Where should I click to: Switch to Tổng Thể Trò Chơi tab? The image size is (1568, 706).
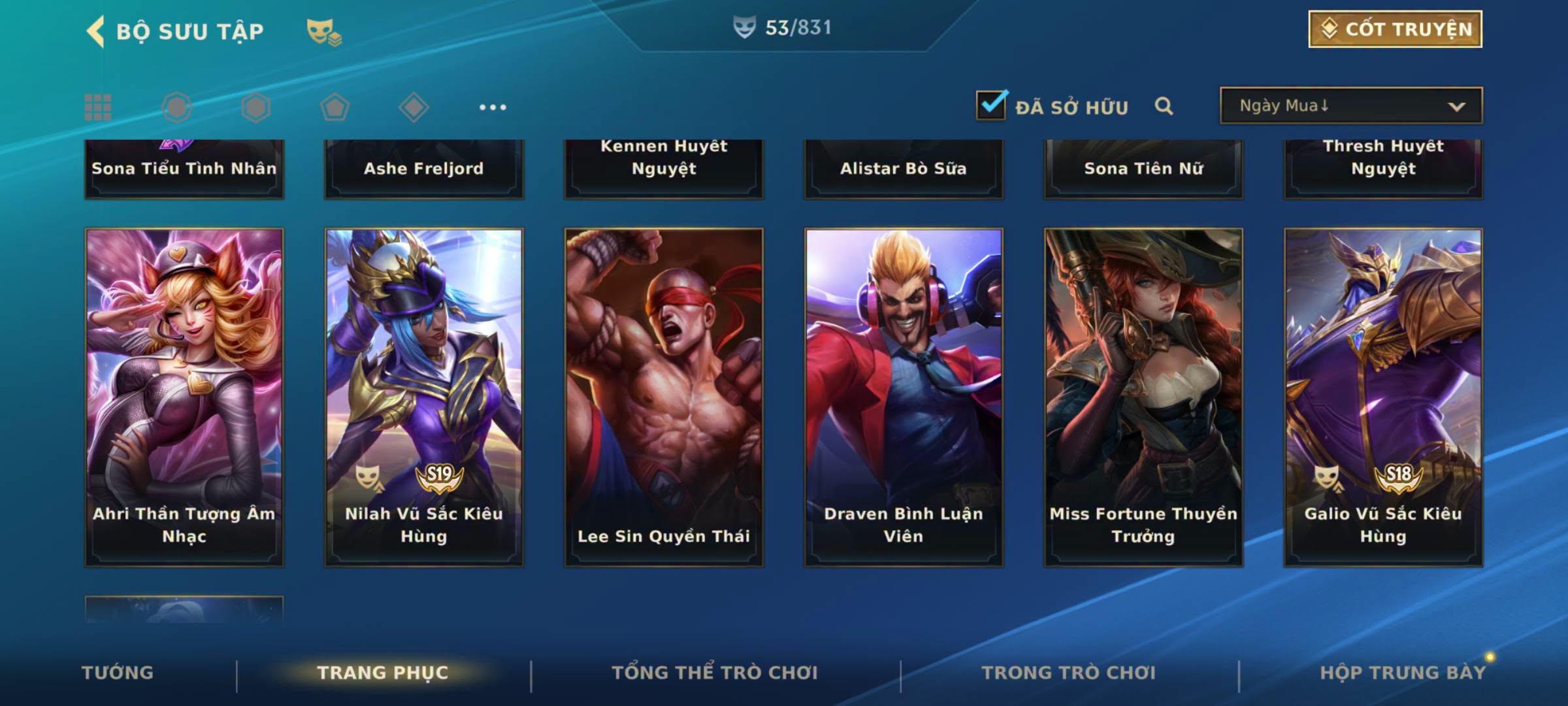click(x=714, y=673)
